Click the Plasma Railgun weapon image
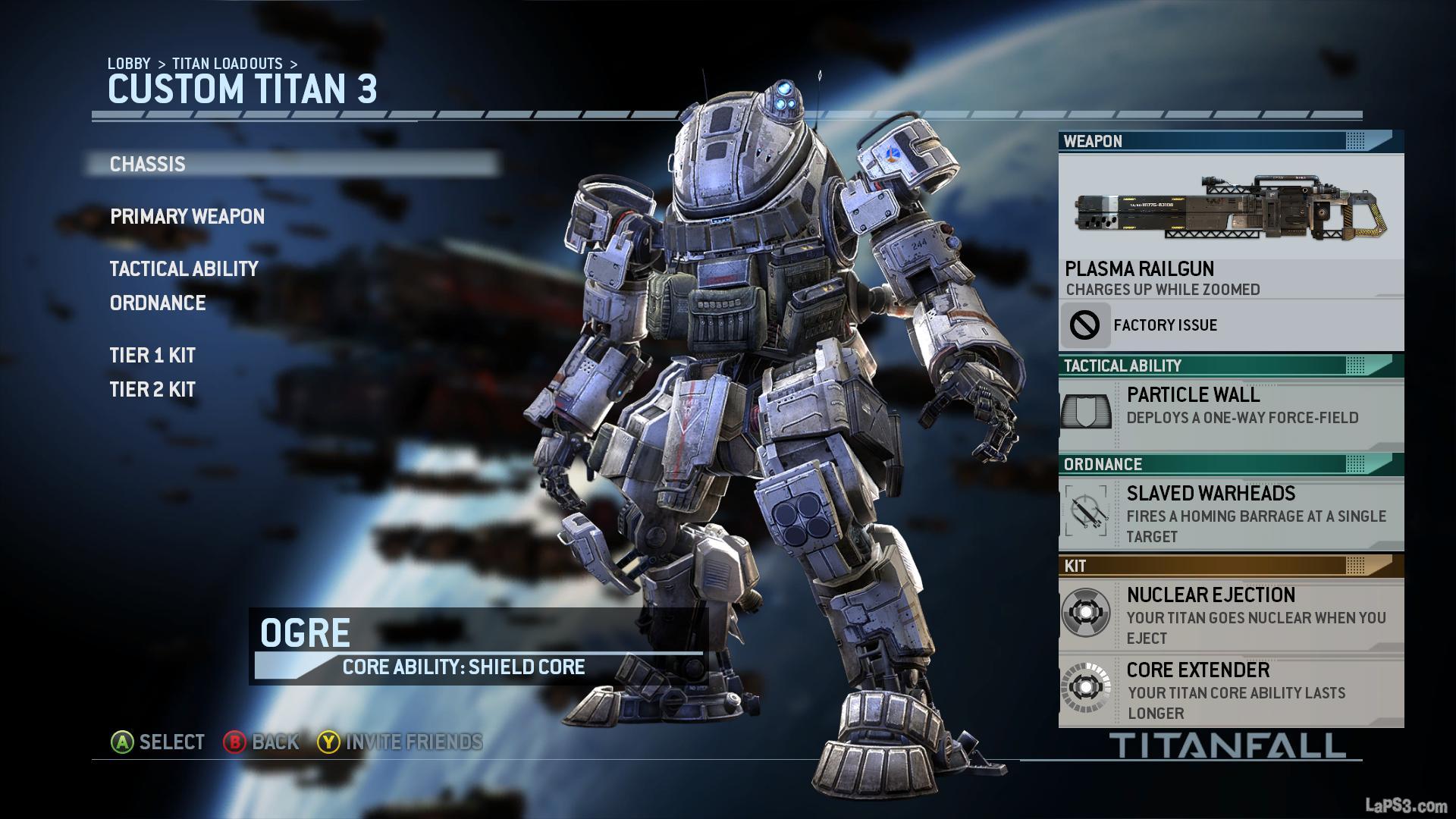Screen dimensions: 1456x819 click(x=1230, y=206)
